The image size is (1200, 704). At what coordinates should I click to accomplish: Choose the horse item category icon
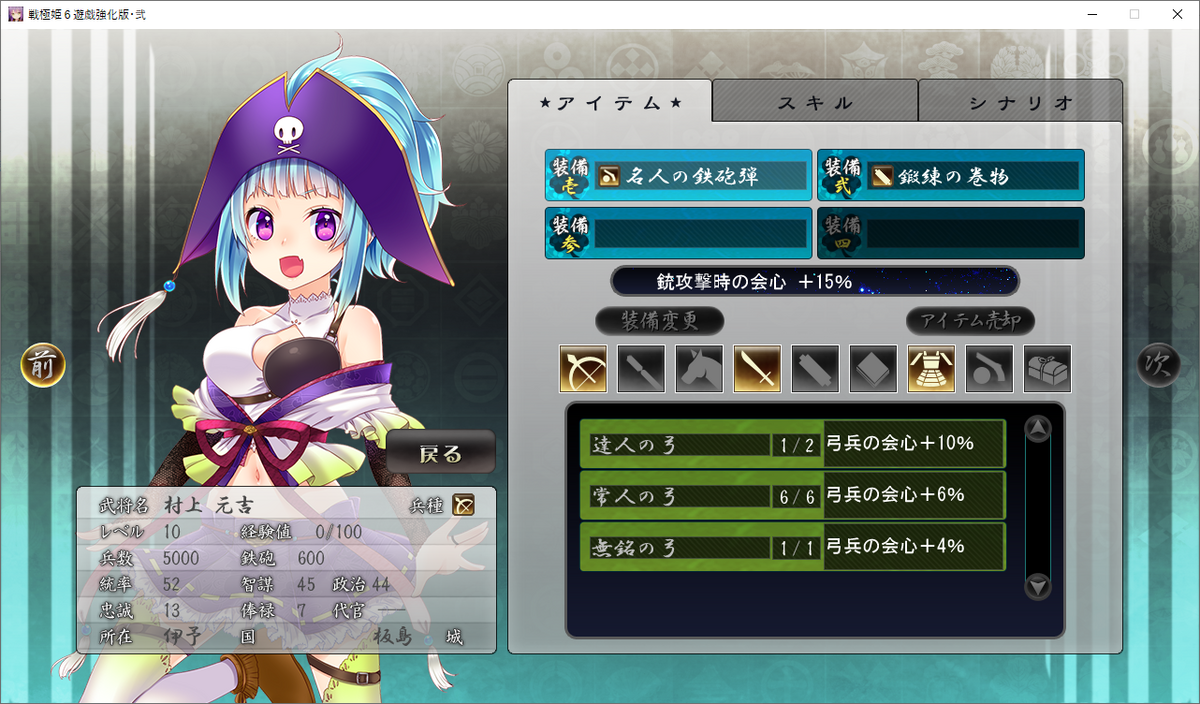[x=699, y=369]
